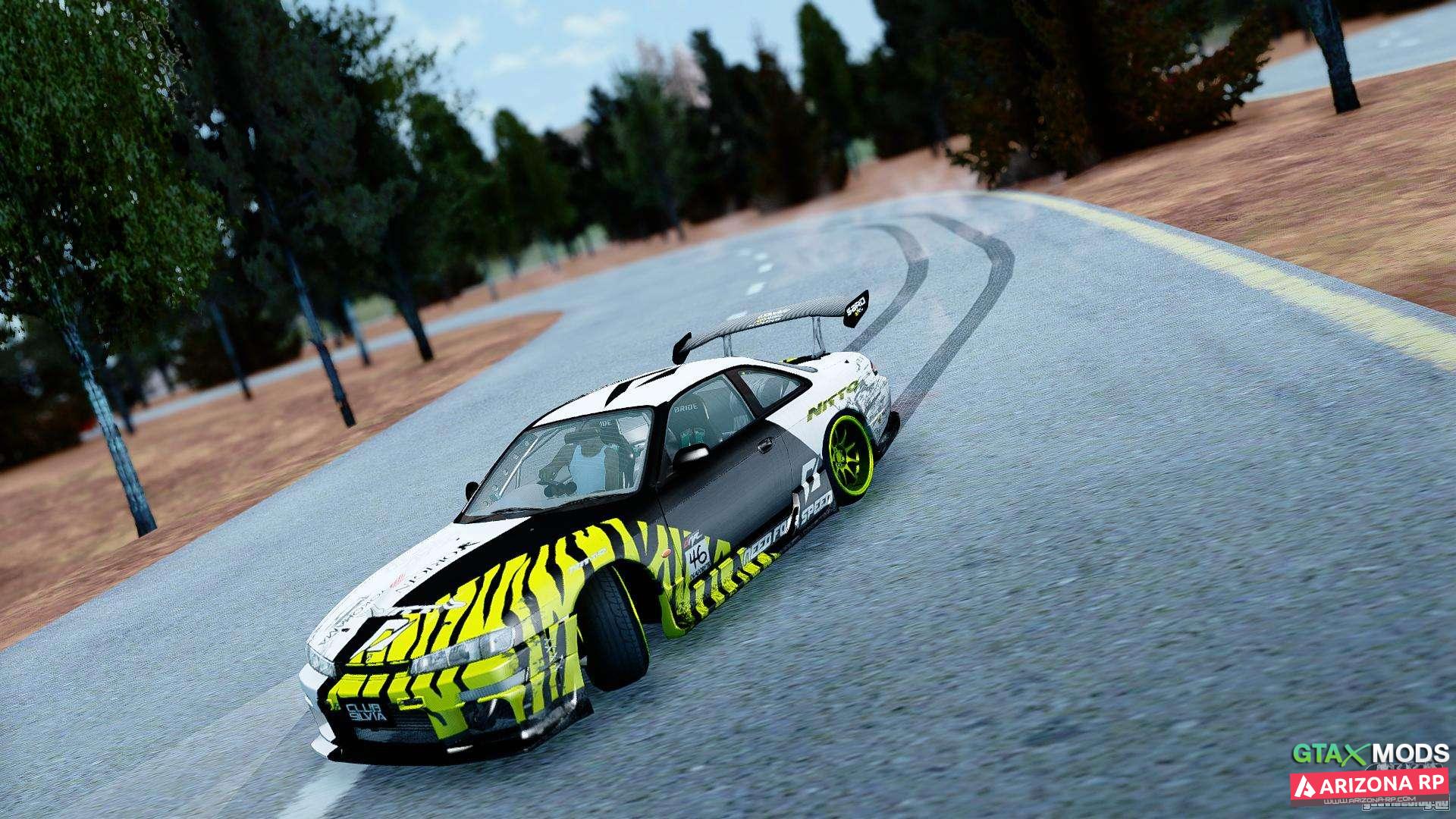Open the Arizona RP banner
The width and height of the screenshot is (1456, 819).
click(x=1369, y=785)
